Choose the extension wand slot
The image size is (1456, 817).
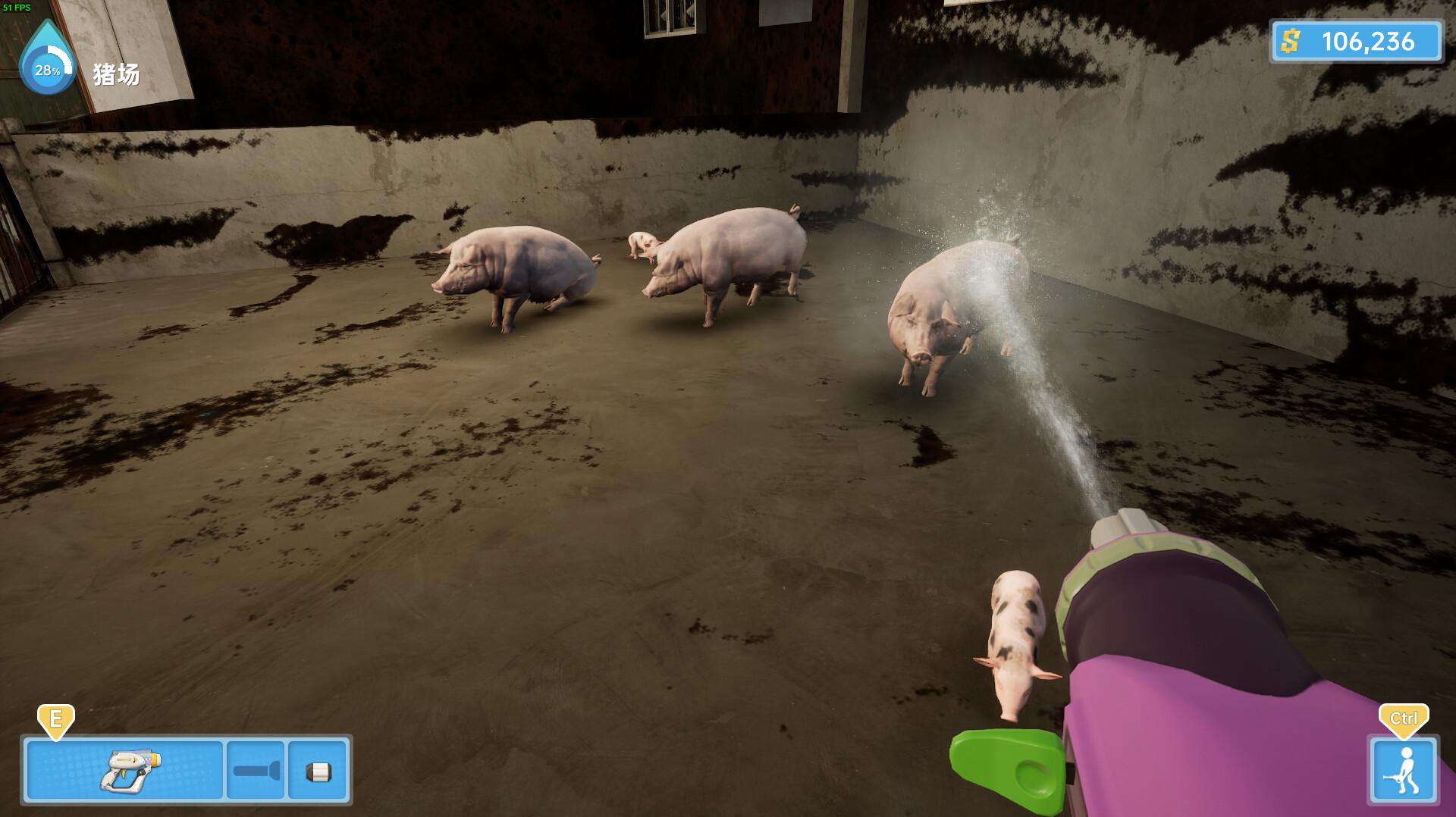256,771
